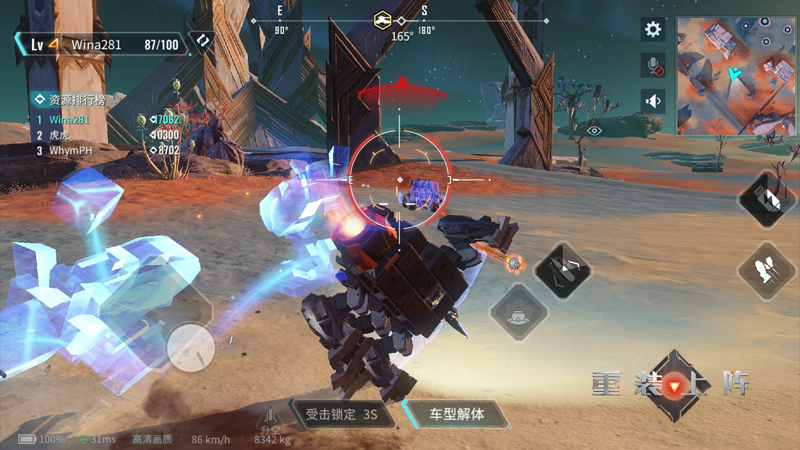Viewport: 800px width, 450px height.
Task: Click the 车型解体 button
Action: 456,413
